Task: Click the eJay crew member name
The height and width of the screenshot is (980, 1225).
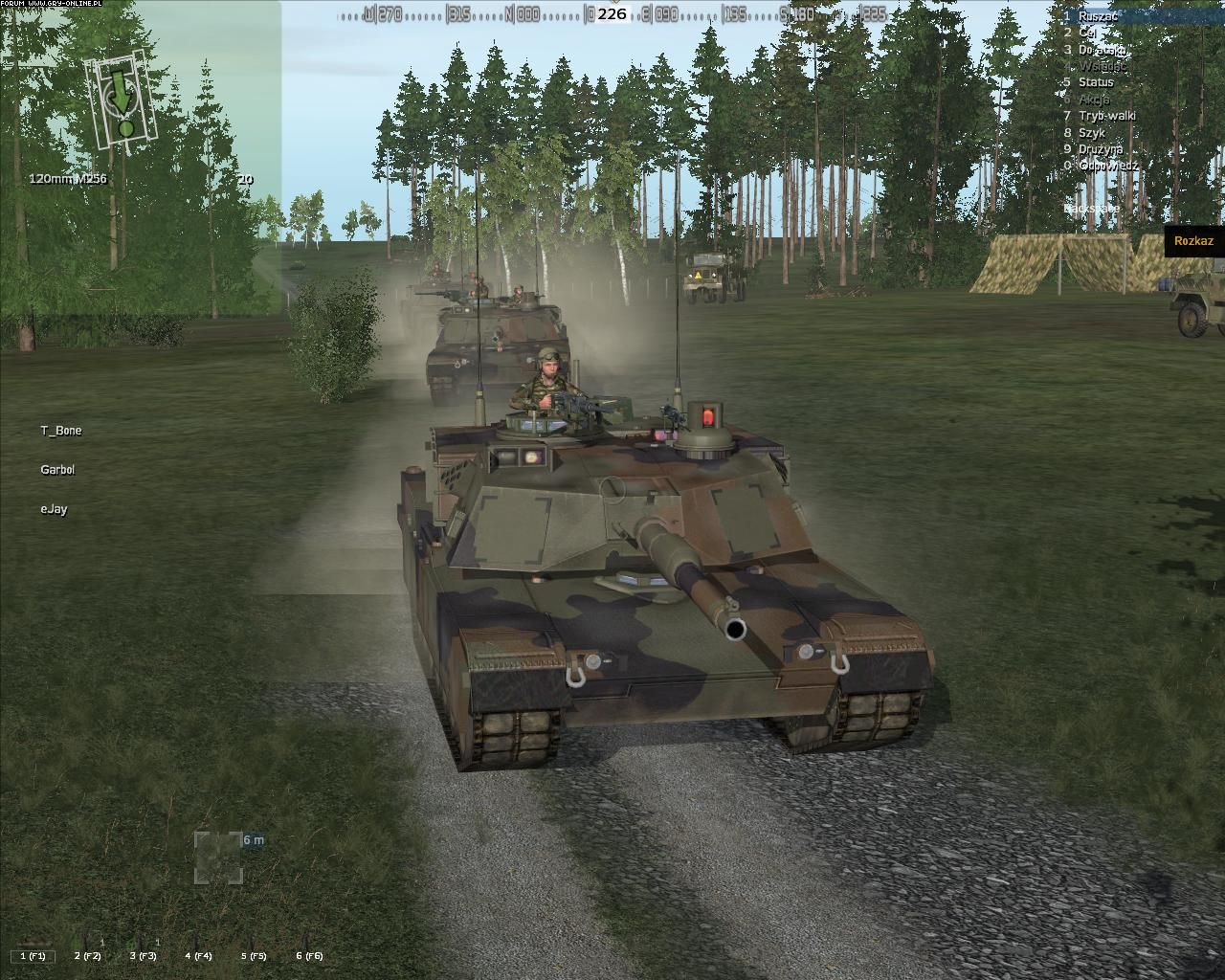Action: click(x=54, y=509)
